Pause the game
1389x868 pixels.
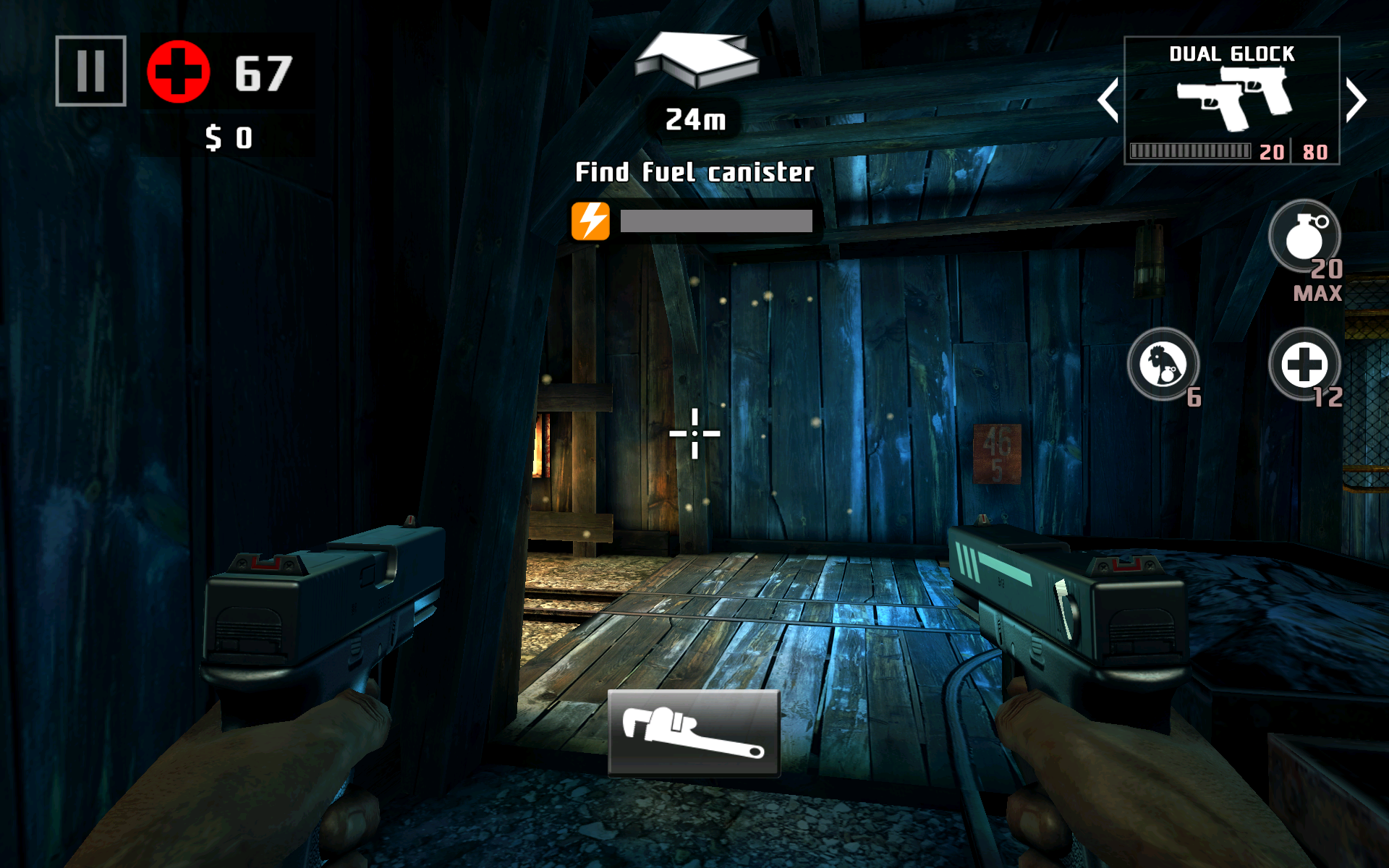91,71
